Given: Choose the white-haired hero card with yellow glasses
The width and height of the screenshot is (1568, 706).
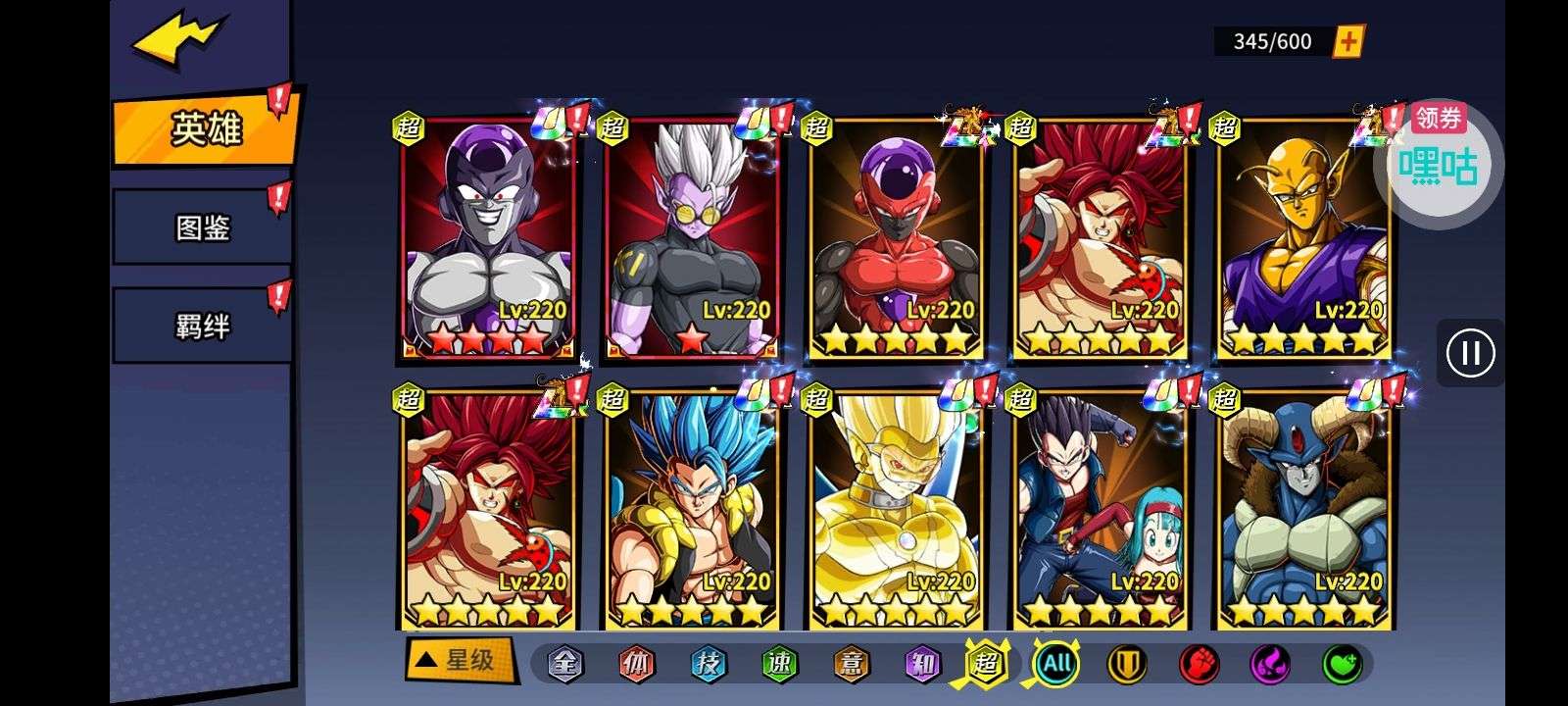Looking at the screenshot, I should coord(692,240).
